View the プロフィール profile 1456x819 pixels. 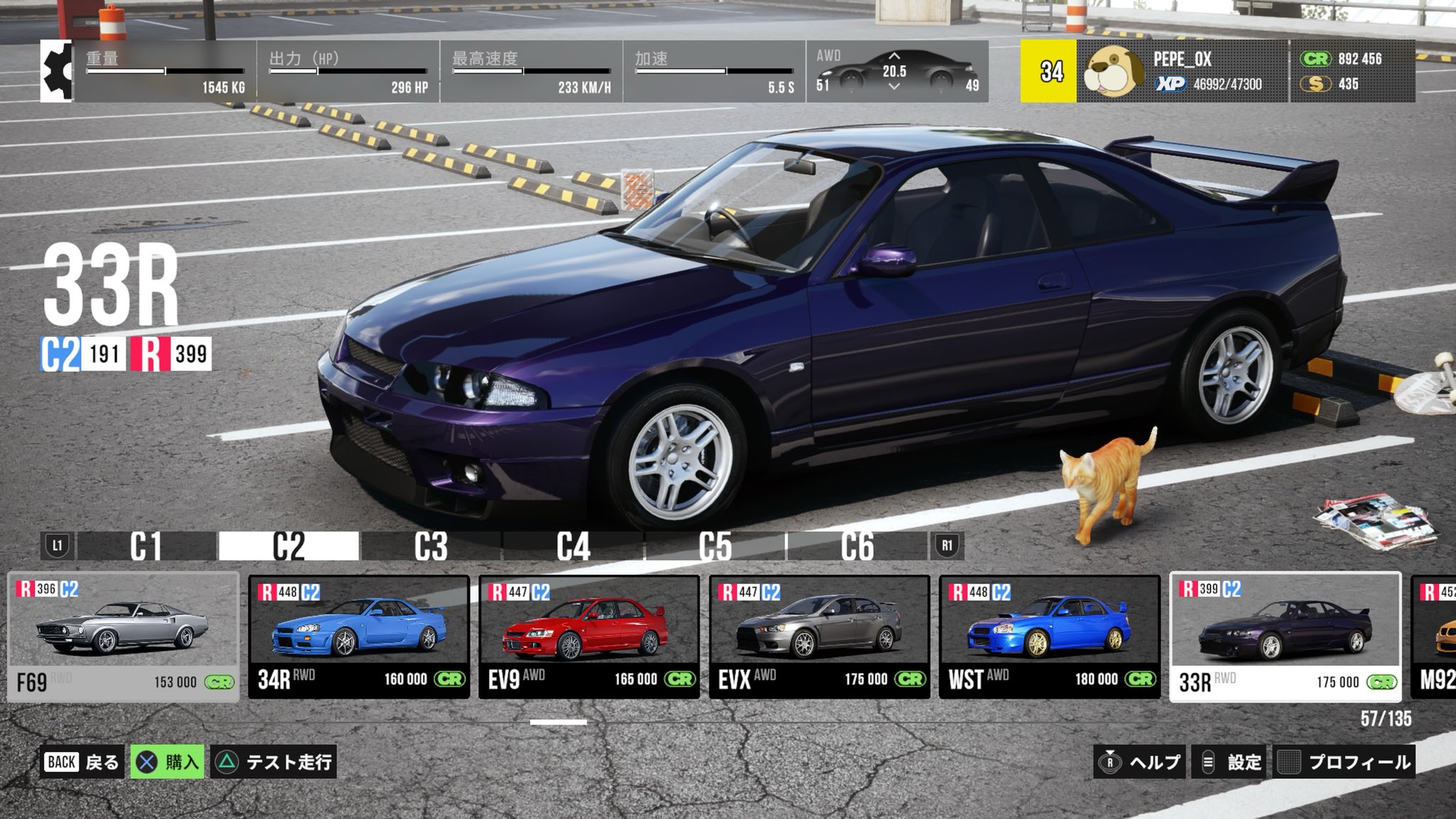1344,762
